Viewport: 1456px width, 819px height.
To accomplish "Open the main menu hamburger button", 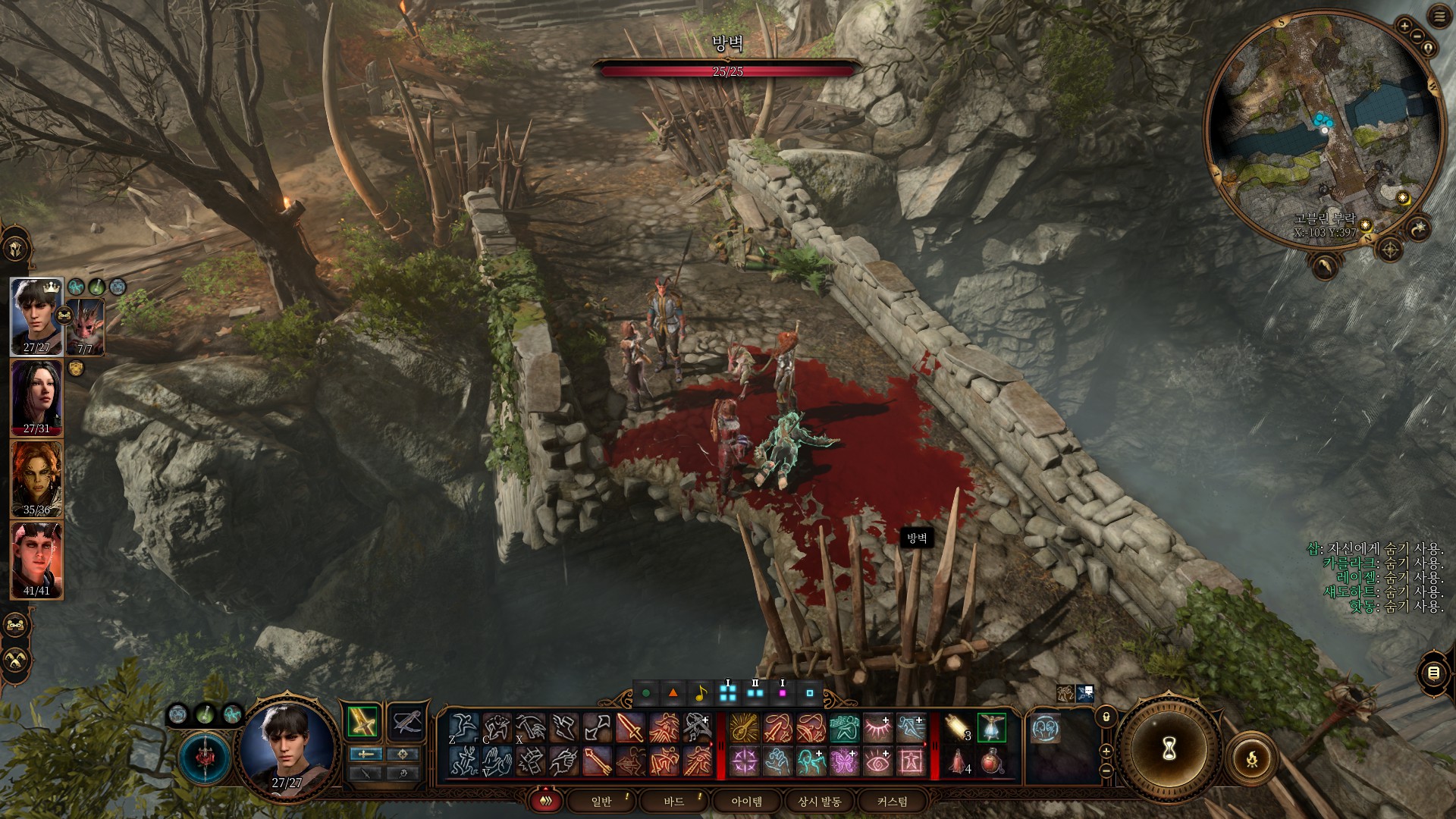I will [1439, 17].
